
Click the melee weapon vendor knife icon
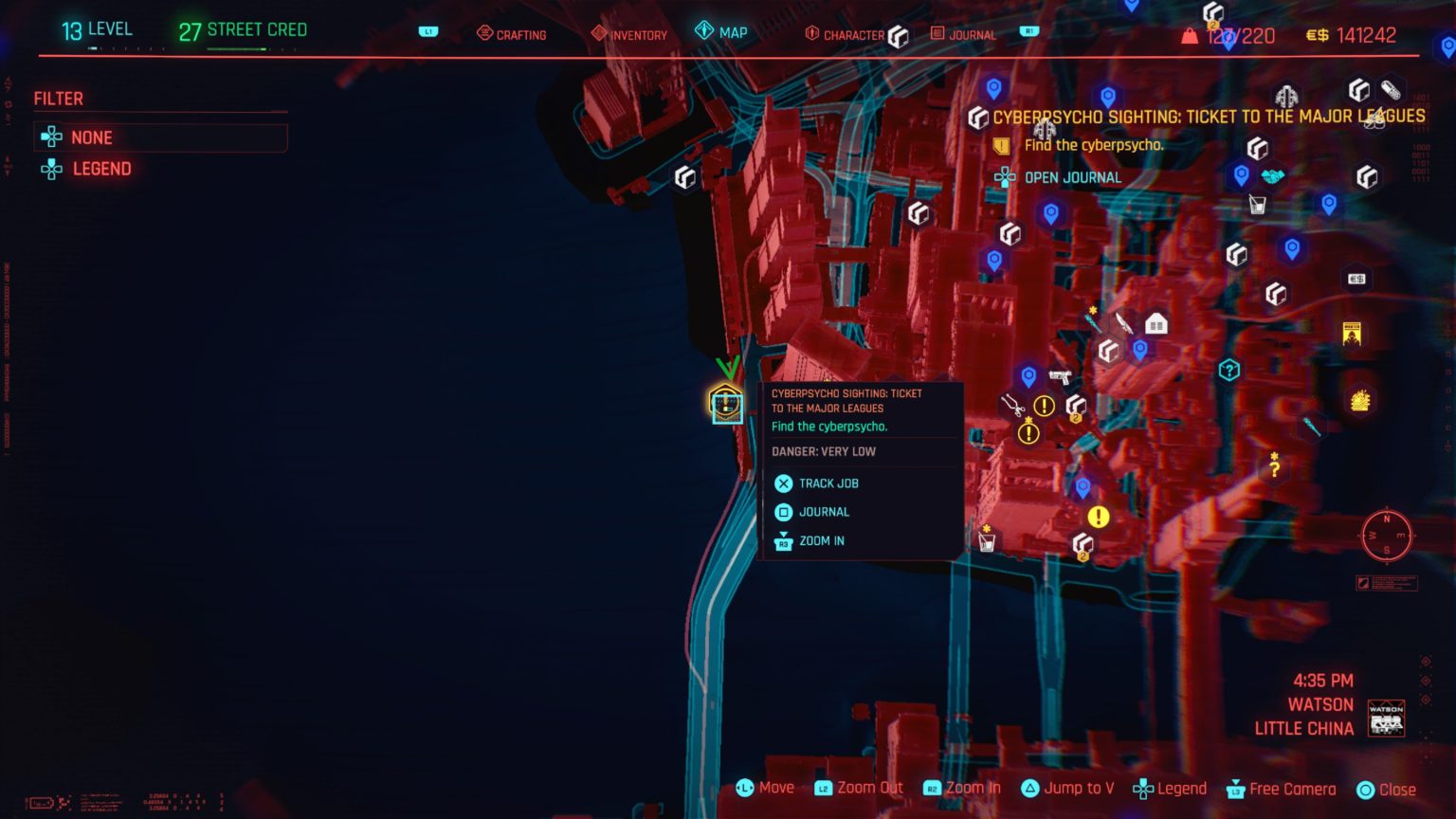point(1124,322)
